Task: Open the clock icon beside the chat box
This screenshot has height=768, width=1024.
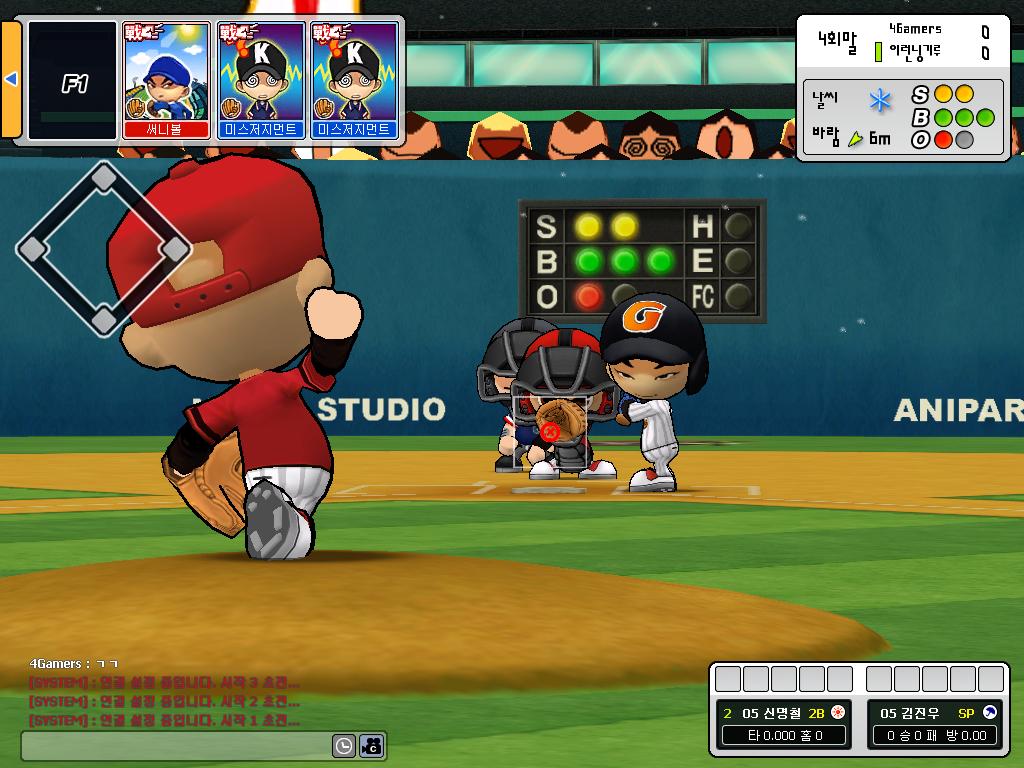Action: 344,745
